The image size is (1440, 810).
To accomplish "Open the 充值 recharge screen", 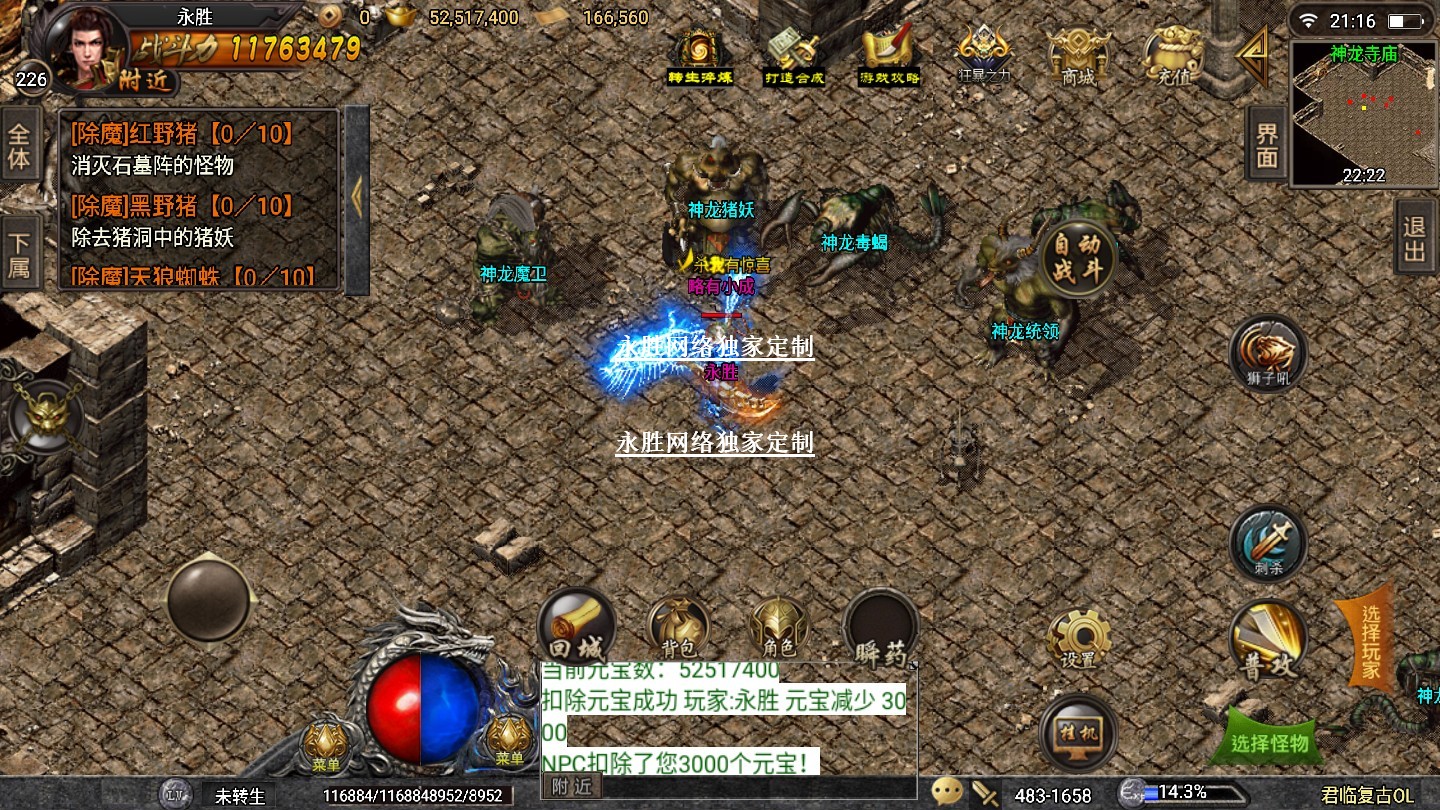I will point(1172,55).
